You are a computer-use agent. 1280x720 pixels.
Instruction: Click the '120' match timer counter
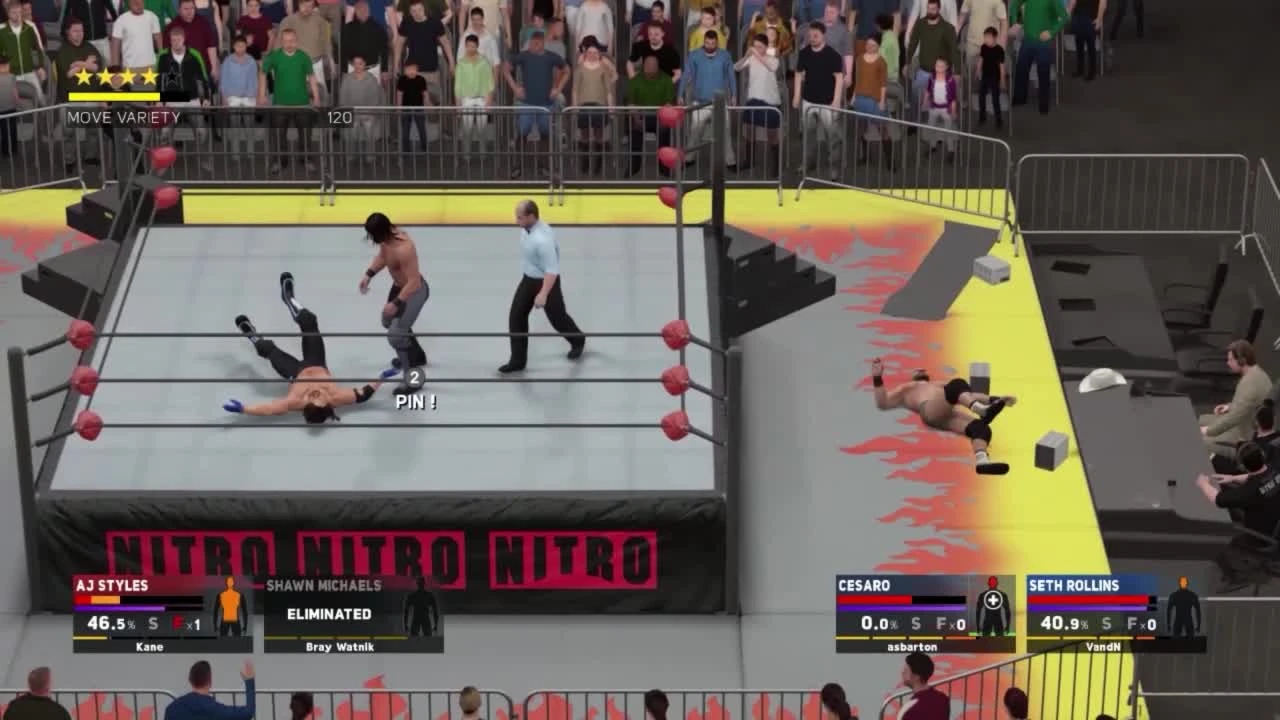tap(338, 117)
